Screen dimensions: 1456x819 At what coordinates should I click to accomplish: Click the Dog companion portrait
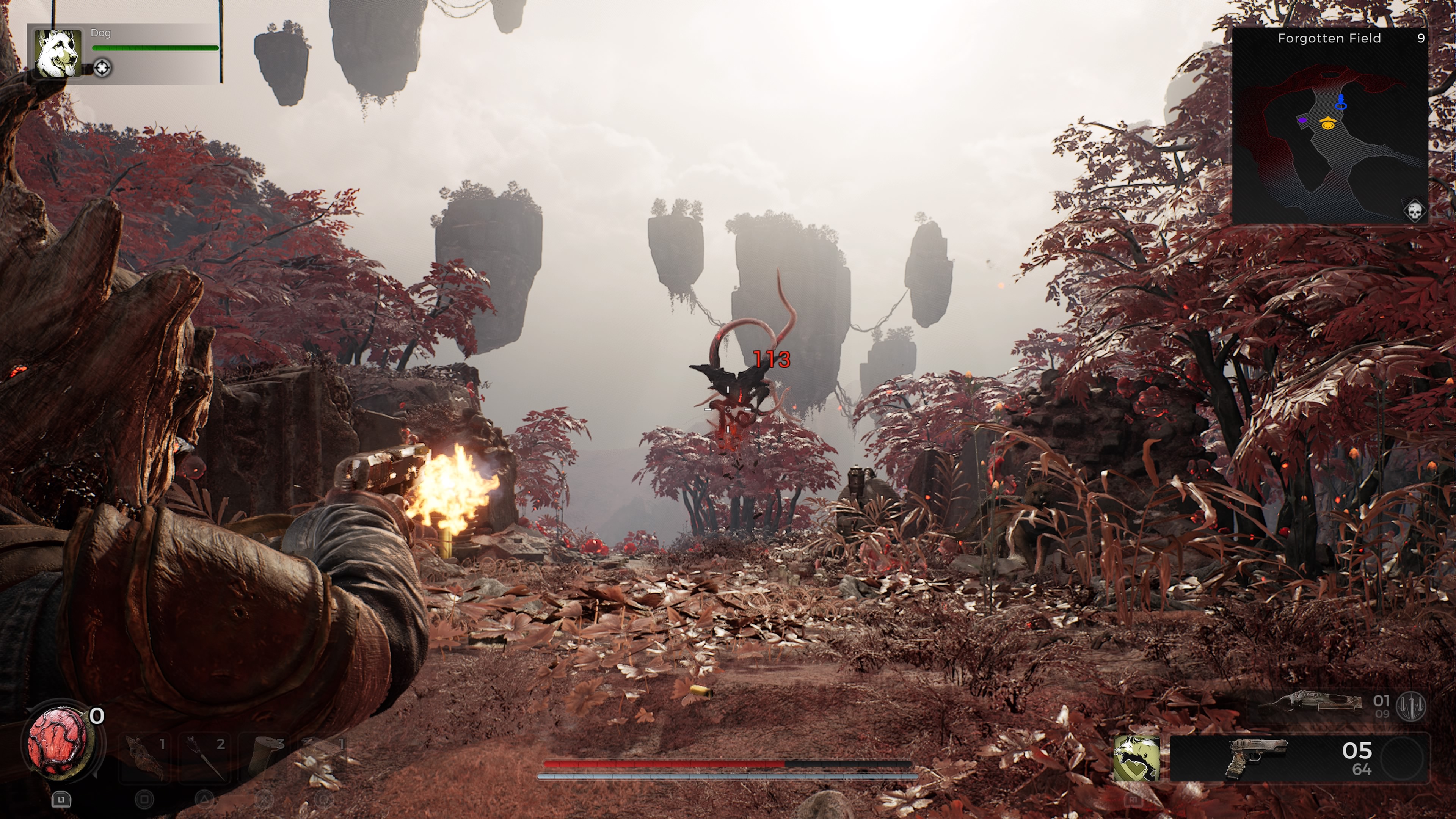pos(58,53)
